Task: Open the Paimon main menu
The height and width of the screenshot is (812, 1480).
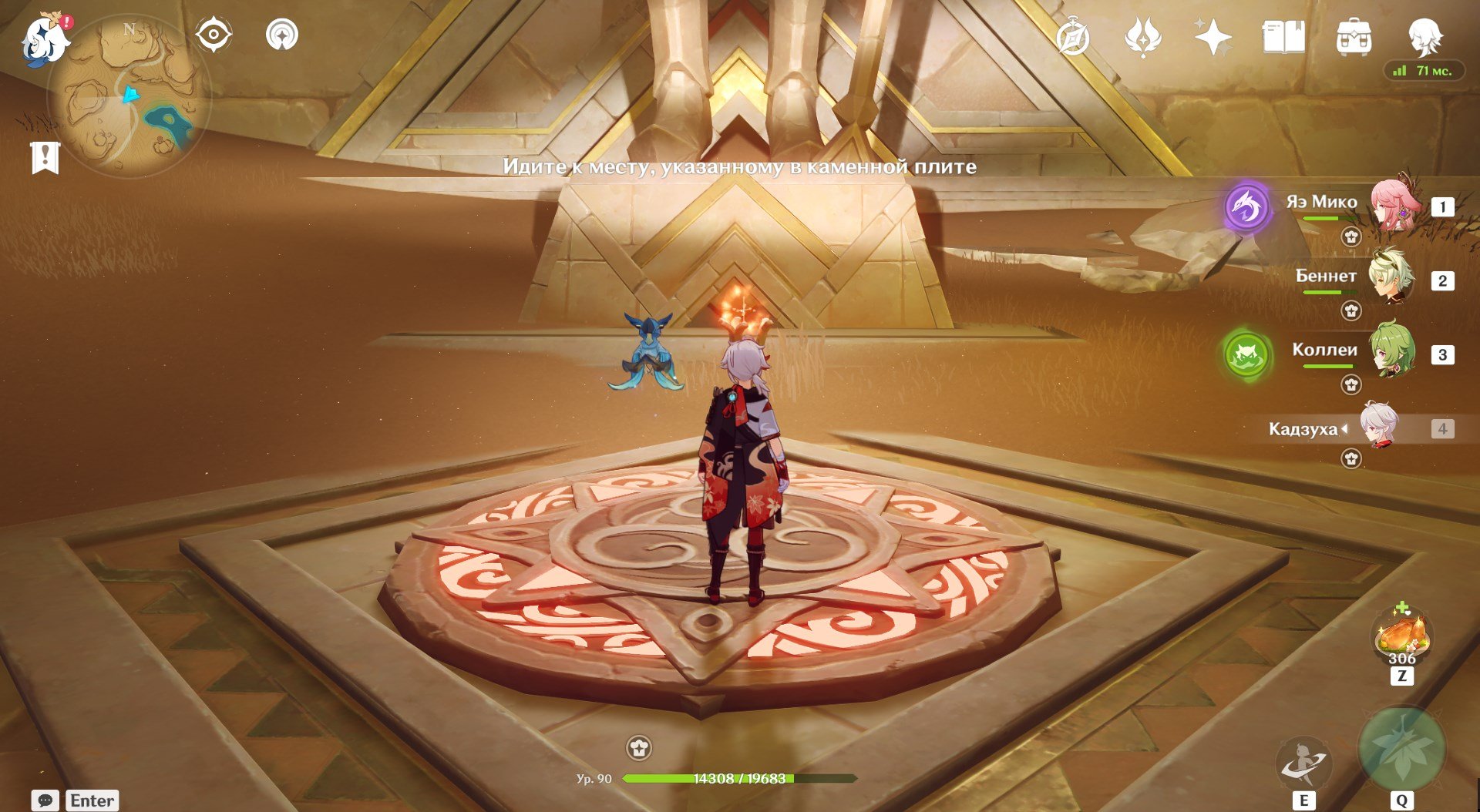Action: [45, 40]
